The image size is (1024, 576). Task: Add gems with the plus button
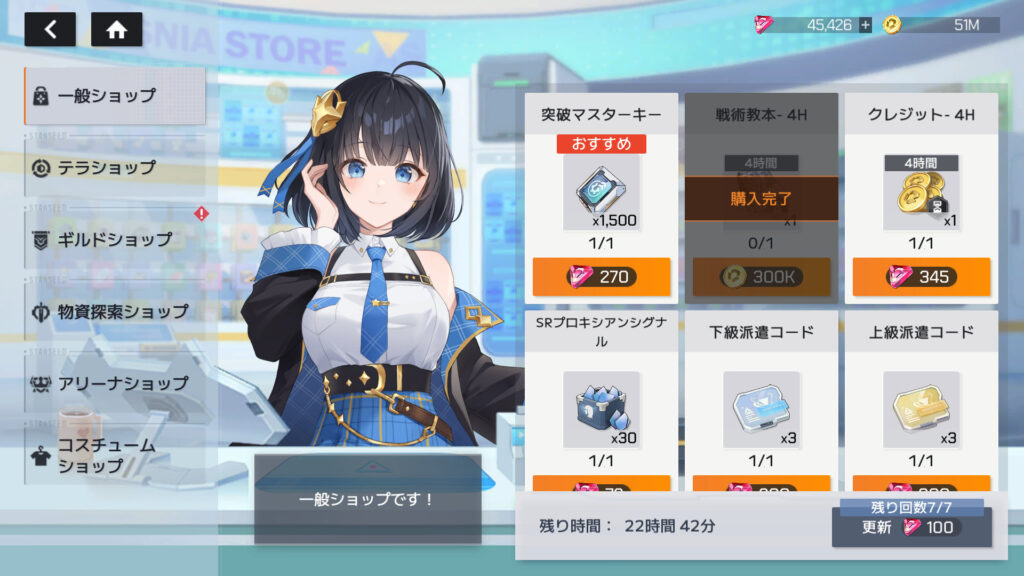point(865,25)
